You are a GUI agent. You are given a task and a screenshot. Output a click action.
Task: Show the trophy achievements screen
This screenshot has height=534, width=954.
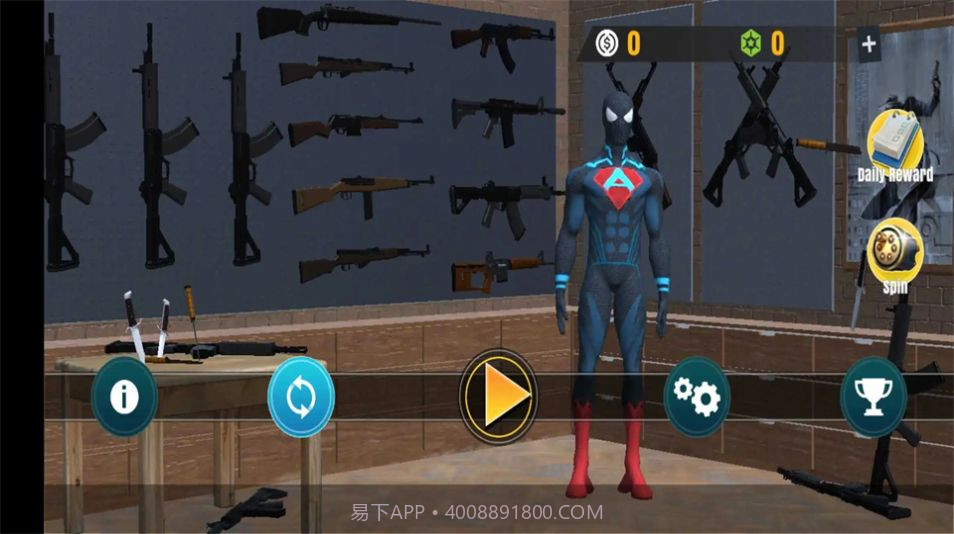[873, 397]
